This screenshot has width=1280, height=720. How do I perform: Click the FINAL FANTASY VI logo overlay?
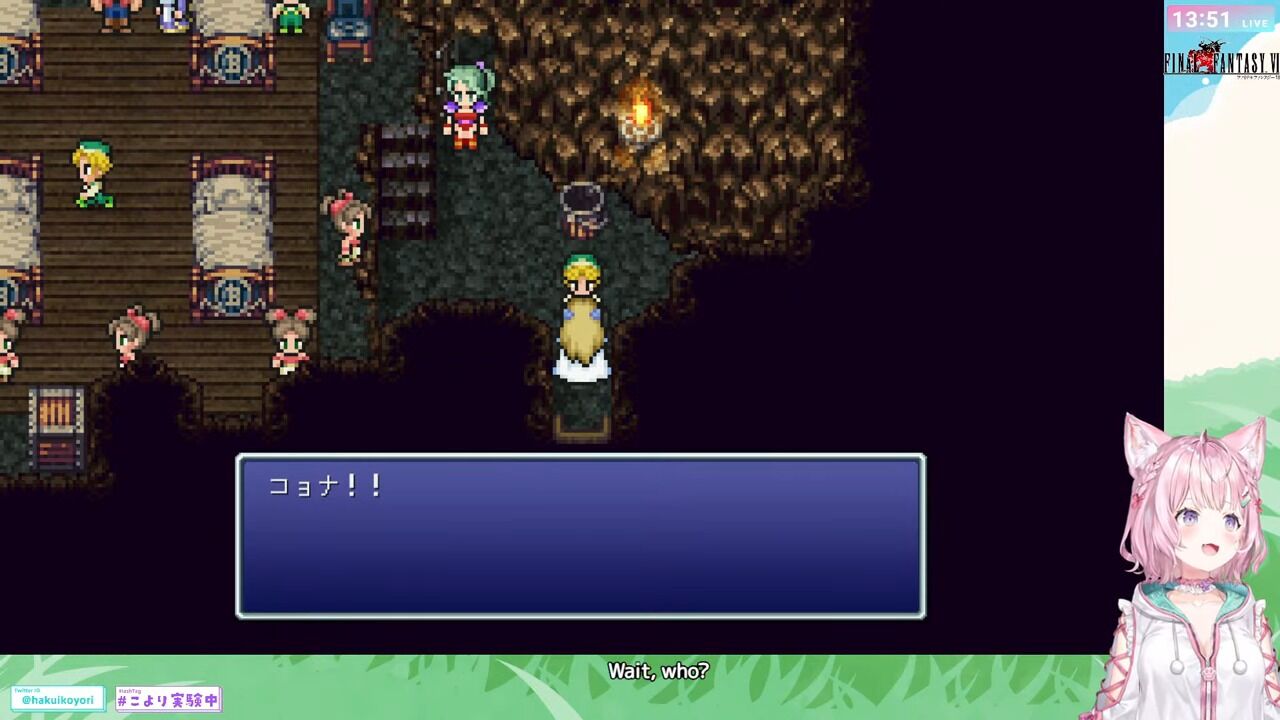tap(1218, 62)
